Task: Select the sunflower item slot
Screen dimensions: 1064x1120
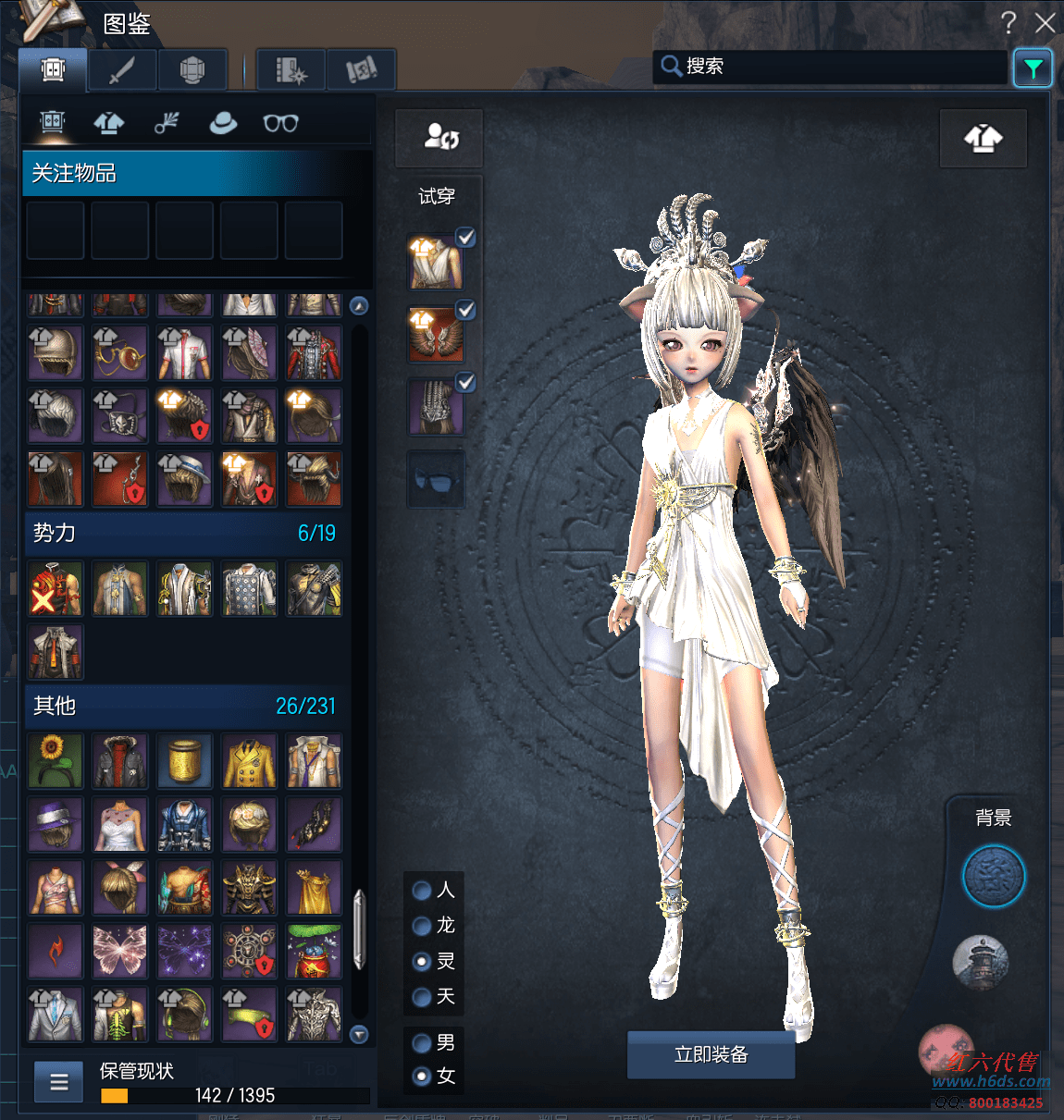Action: coord(55,761)
